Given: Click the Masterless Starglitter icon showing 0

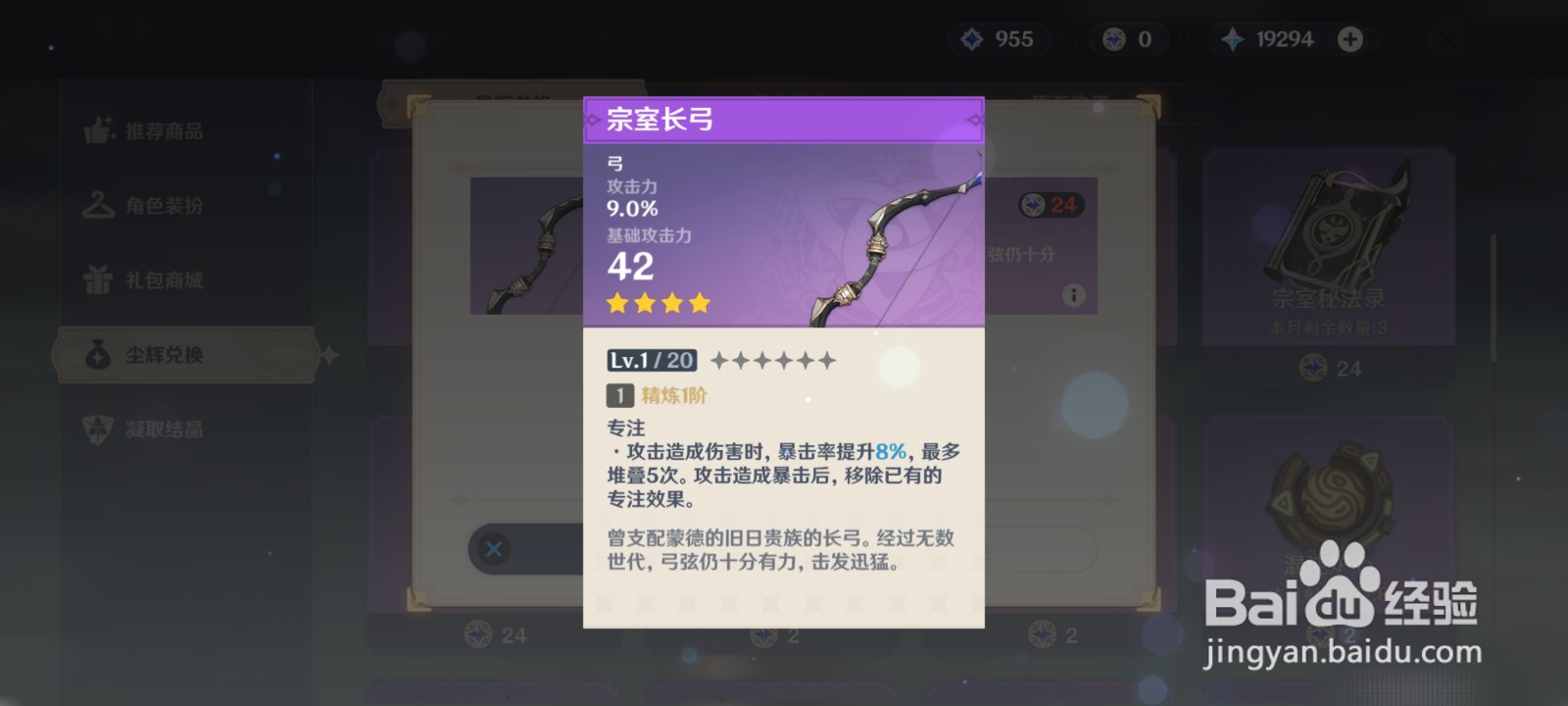Looking at the screenshot, I should [1112, 39].
